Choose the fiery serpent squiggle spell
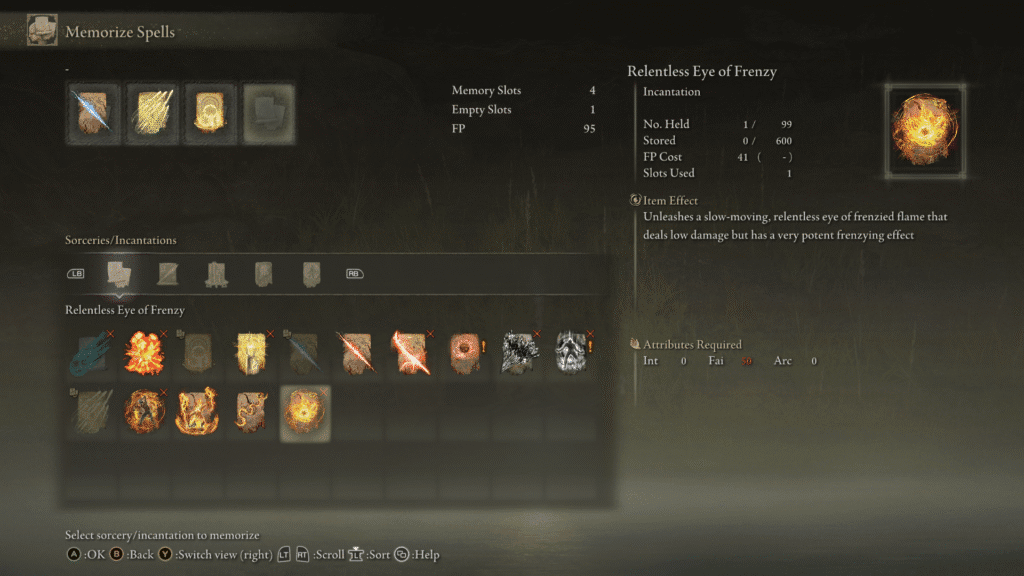 (251, 410)
